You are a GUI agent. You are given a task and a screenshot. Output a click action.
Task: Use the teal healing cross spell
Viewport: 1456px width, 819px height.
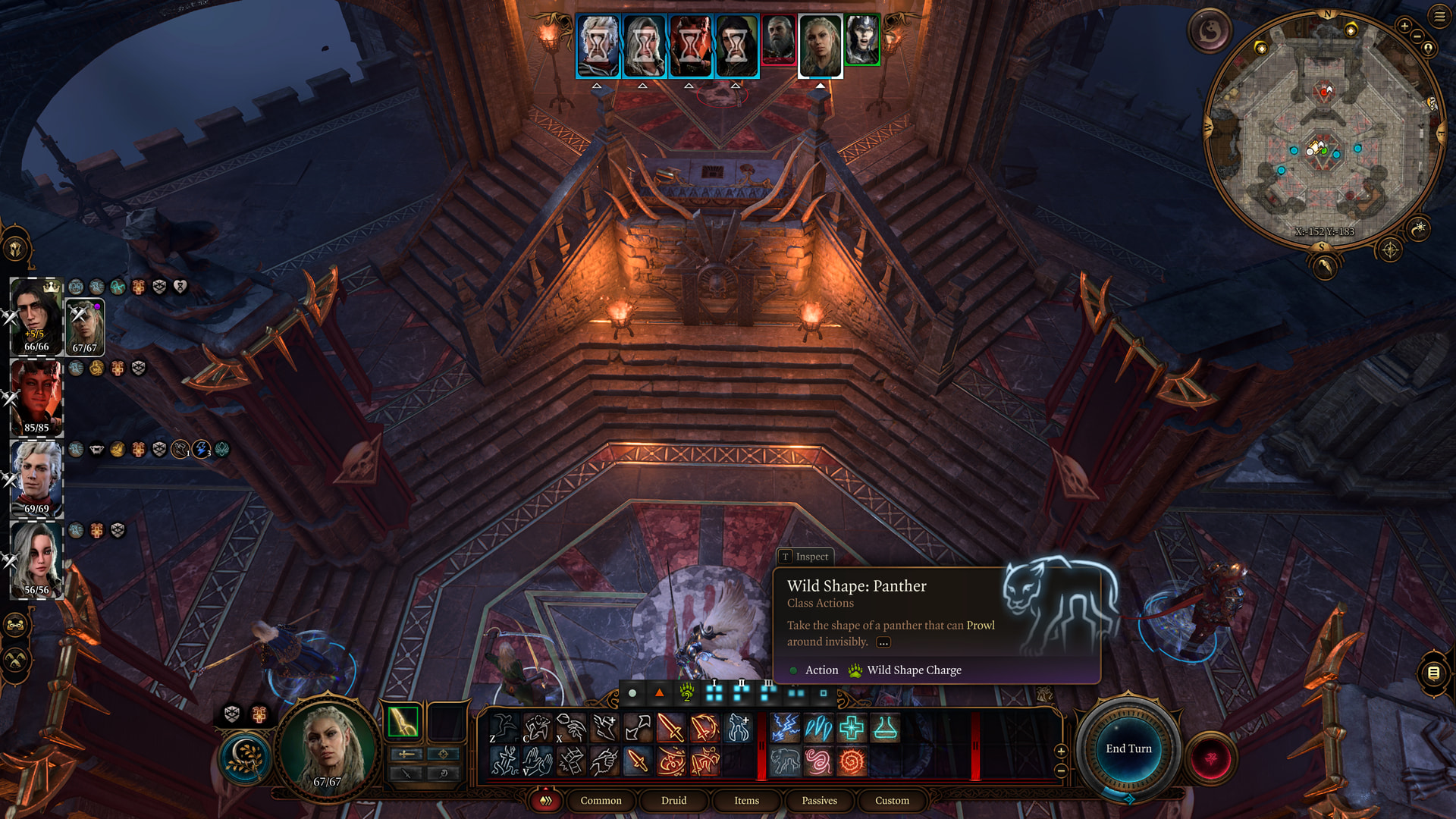coord(852,728)
